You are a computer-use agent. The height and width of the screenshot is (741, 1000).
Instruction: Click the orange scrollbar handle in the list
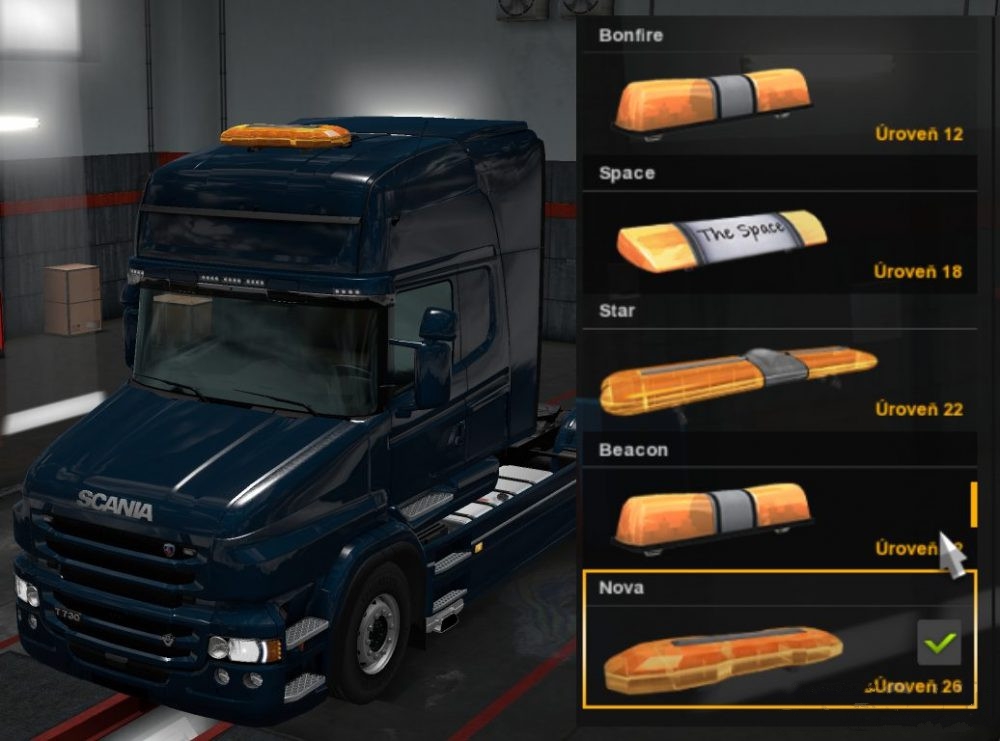pyautogui.click(x=973, y=503)
